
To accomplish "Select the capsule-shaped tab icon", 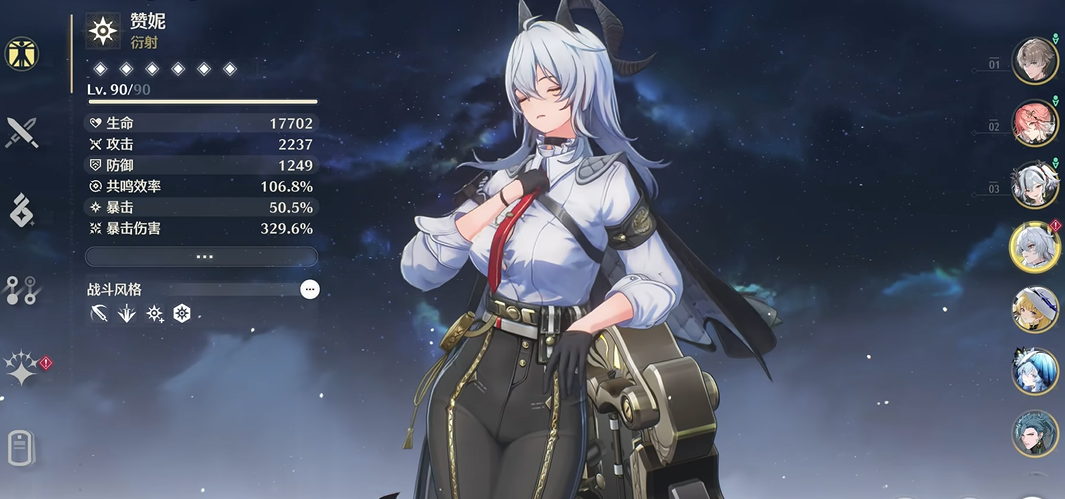I will [21, 446].
